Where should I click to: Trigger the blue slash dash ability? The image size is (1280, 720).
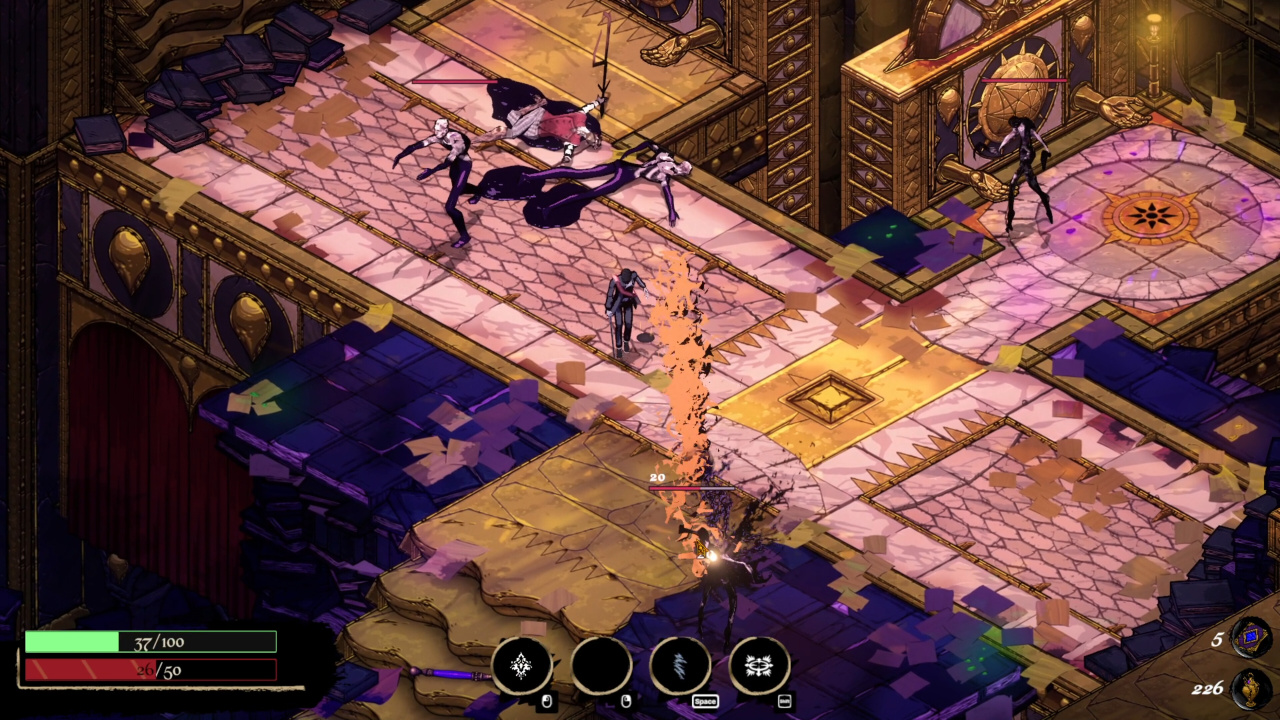(680, 665)
